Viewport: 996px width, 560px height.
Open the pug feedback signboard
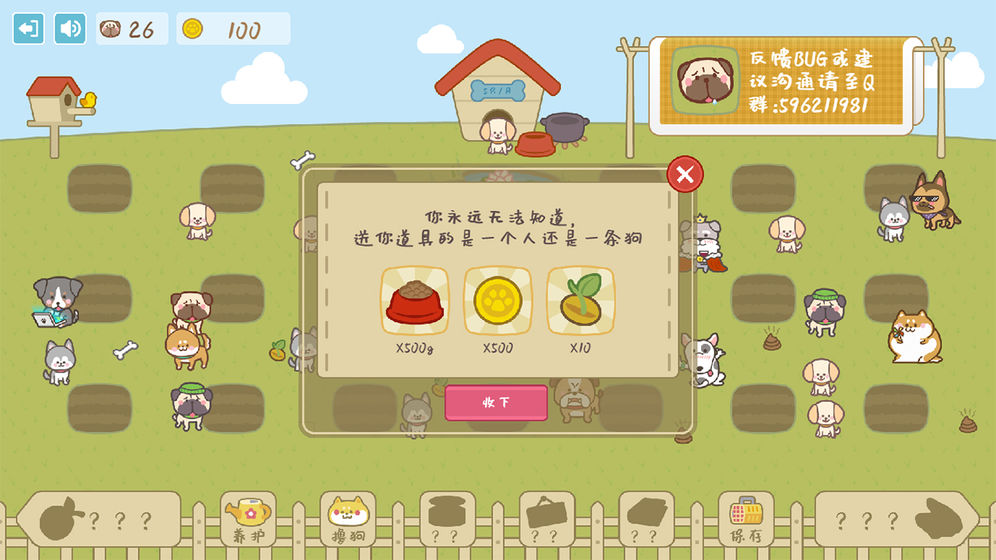(780, 85)
